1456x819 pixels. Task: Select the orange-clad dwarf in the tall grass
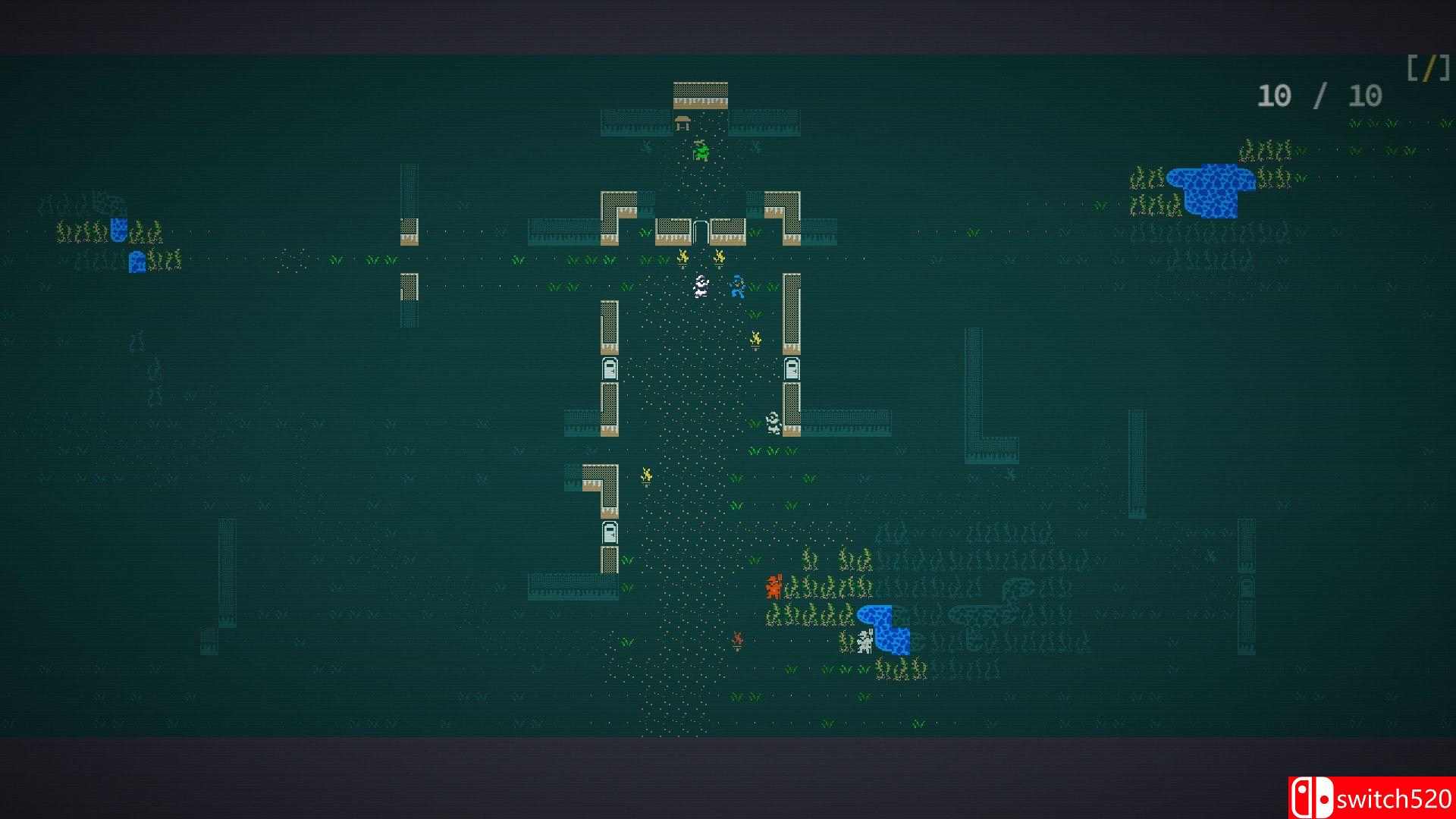coord(774,588)
